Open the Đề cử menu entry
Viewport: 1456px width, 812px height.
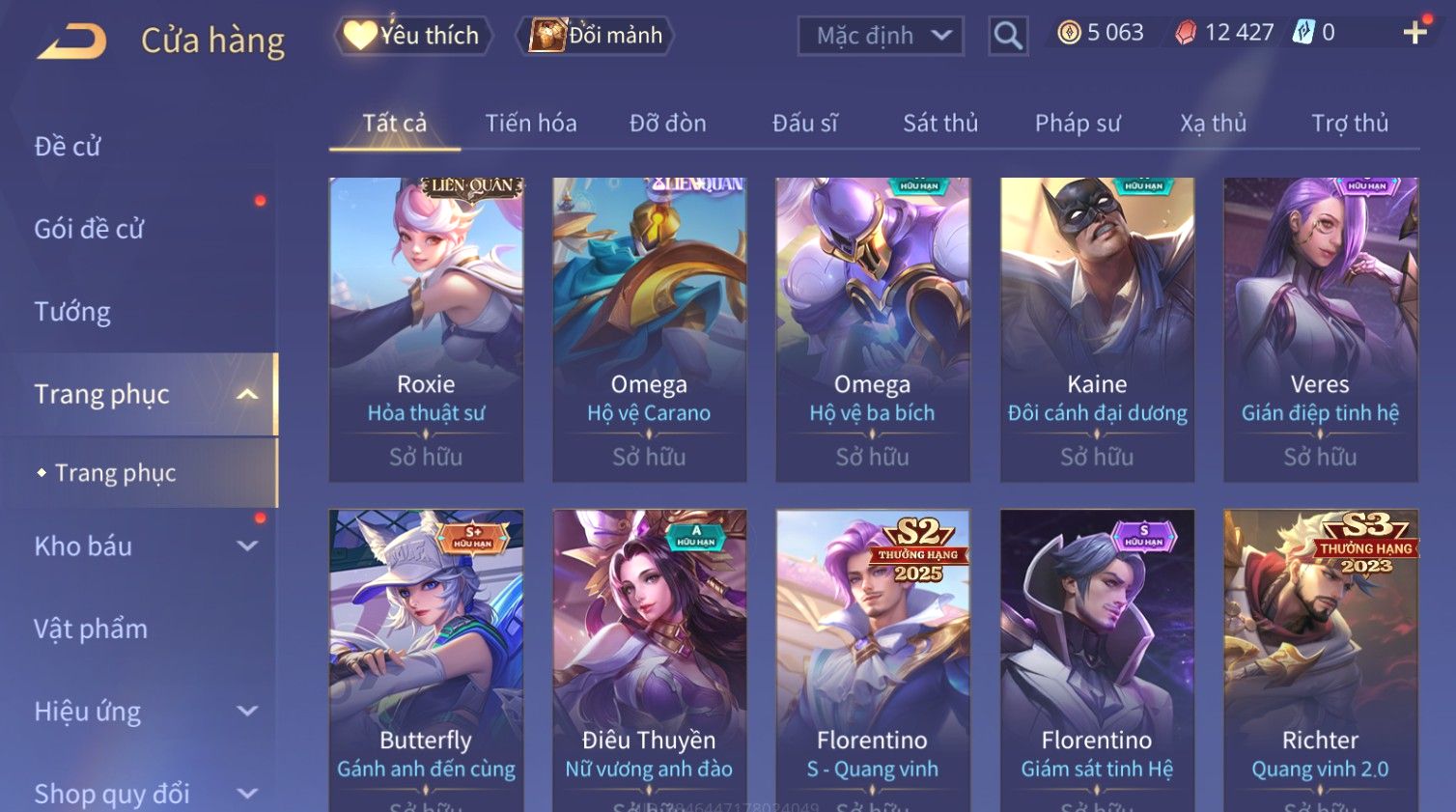pos(68,147)
